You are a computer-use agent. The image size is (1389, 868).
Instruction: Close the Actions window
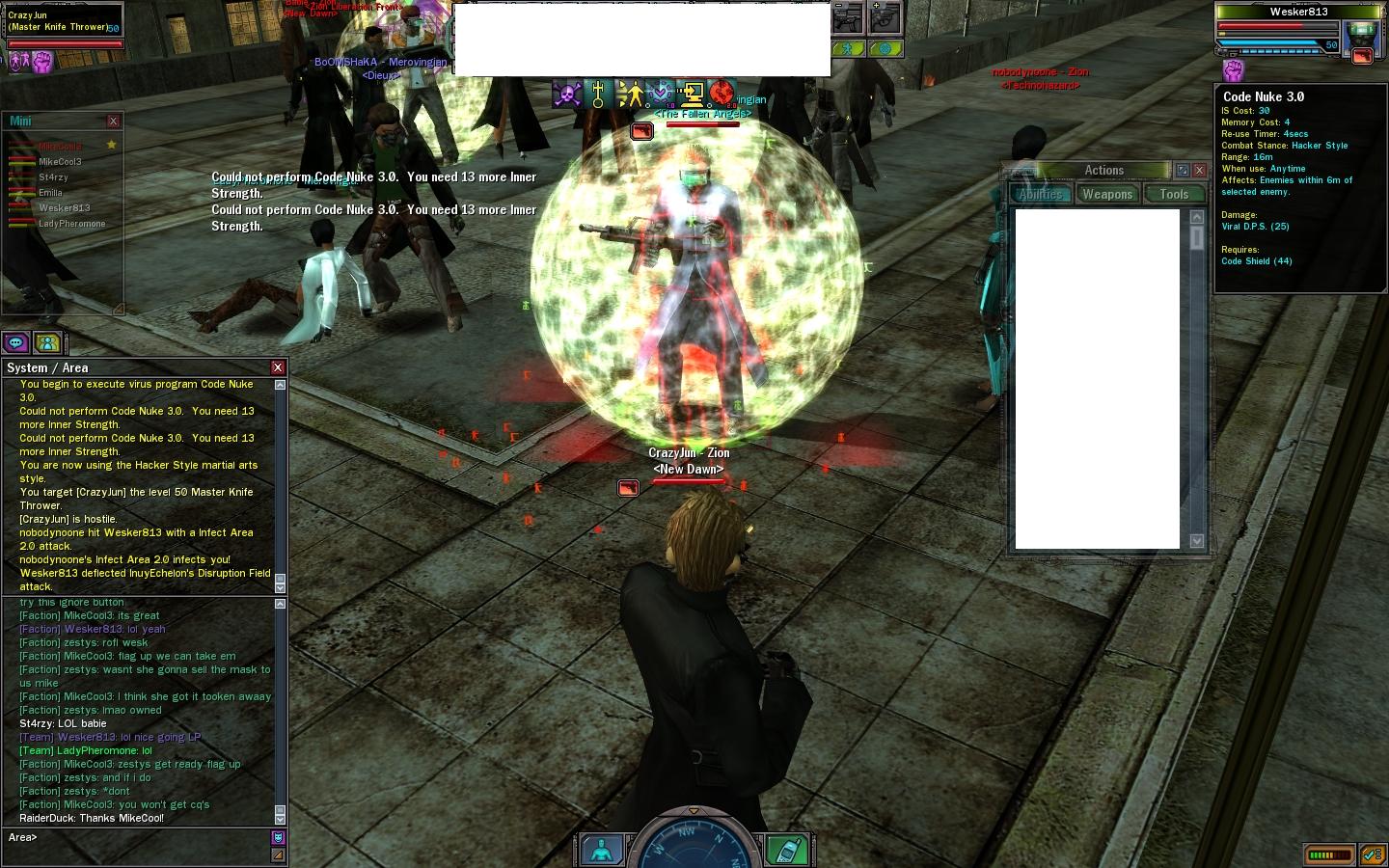click(x=1199, y=170)
